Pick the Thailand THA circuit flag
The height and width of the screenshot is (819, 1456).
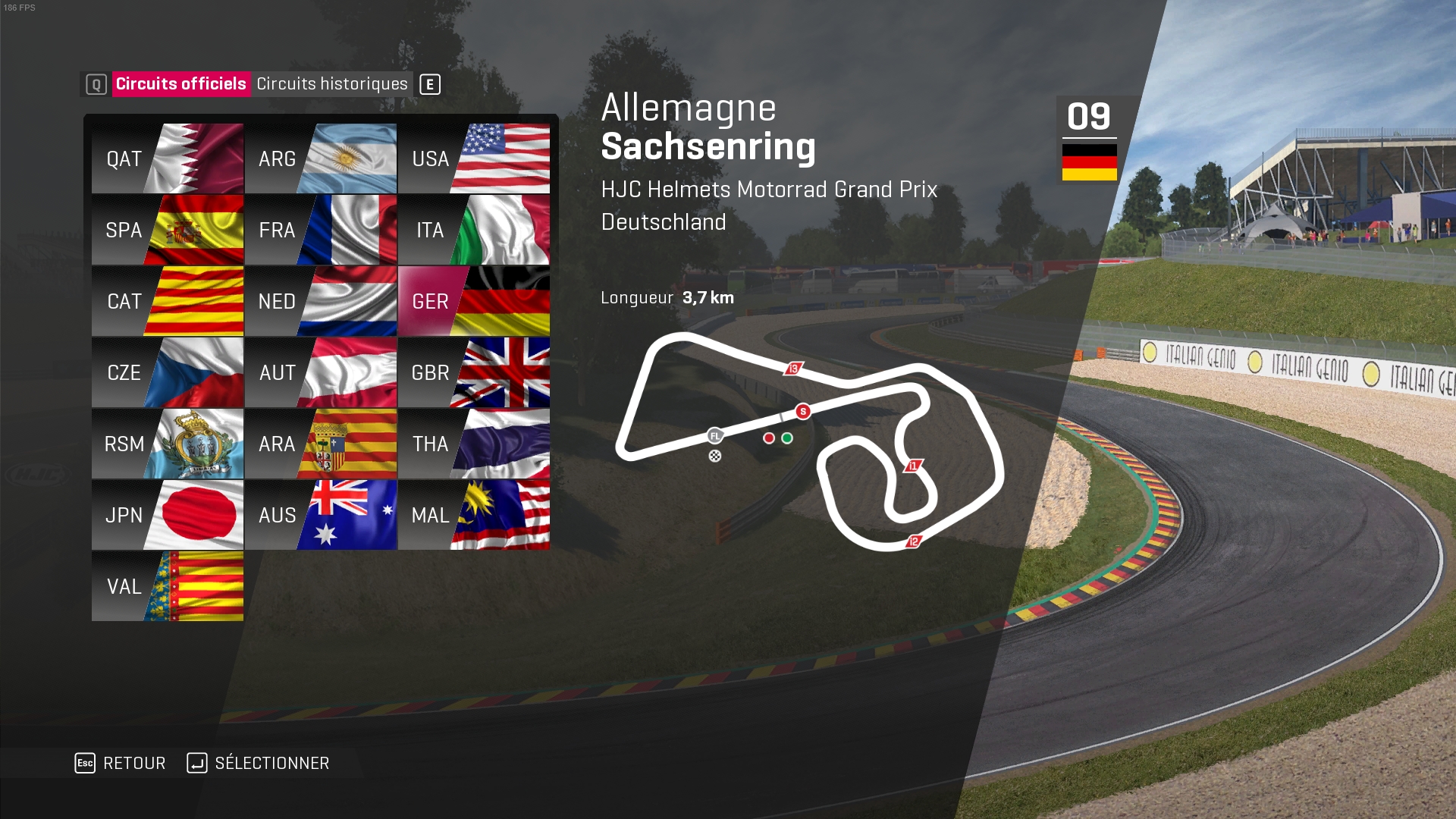click(473, 444)
